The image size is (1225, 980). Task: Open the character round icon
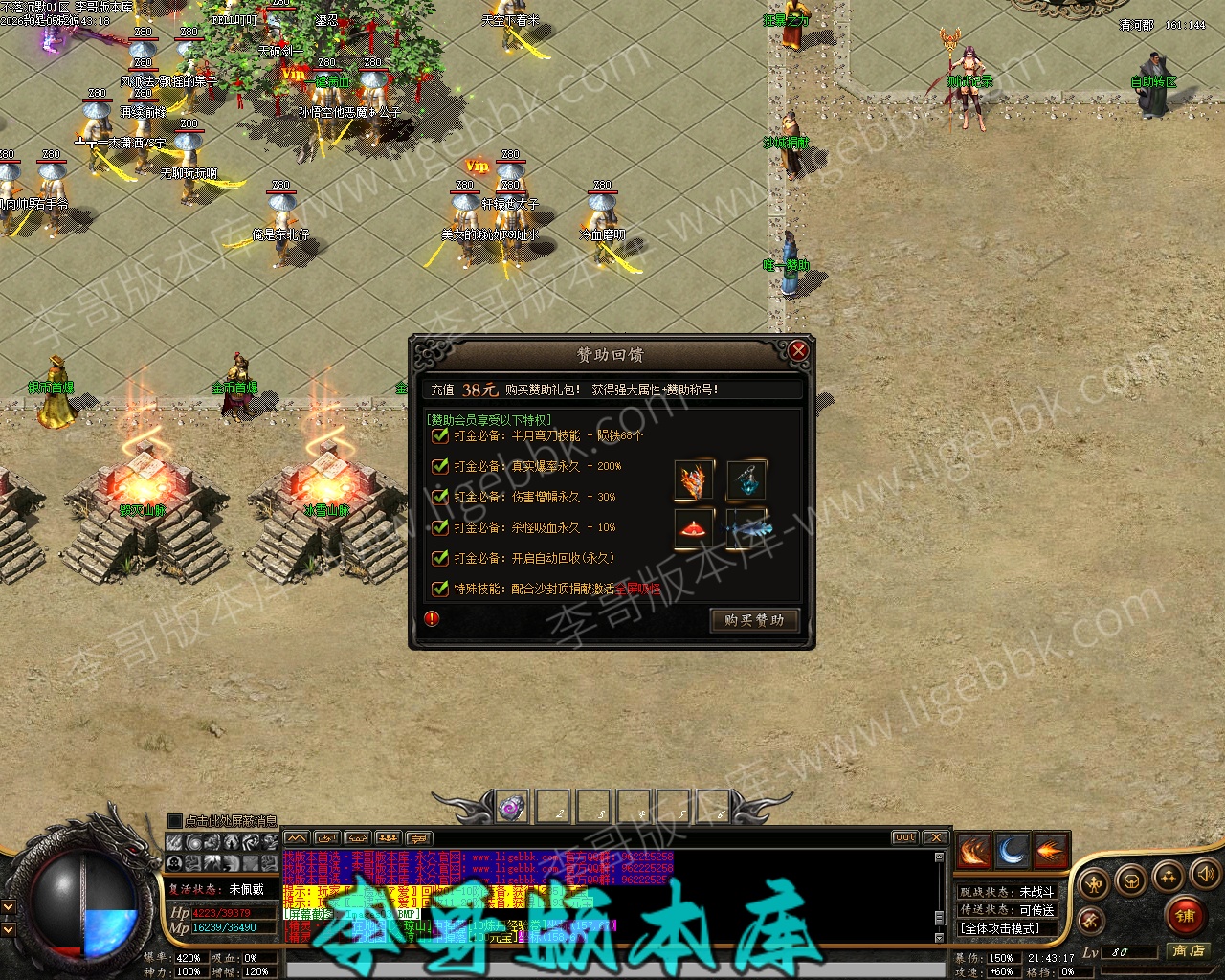(x=1095, y=882)
